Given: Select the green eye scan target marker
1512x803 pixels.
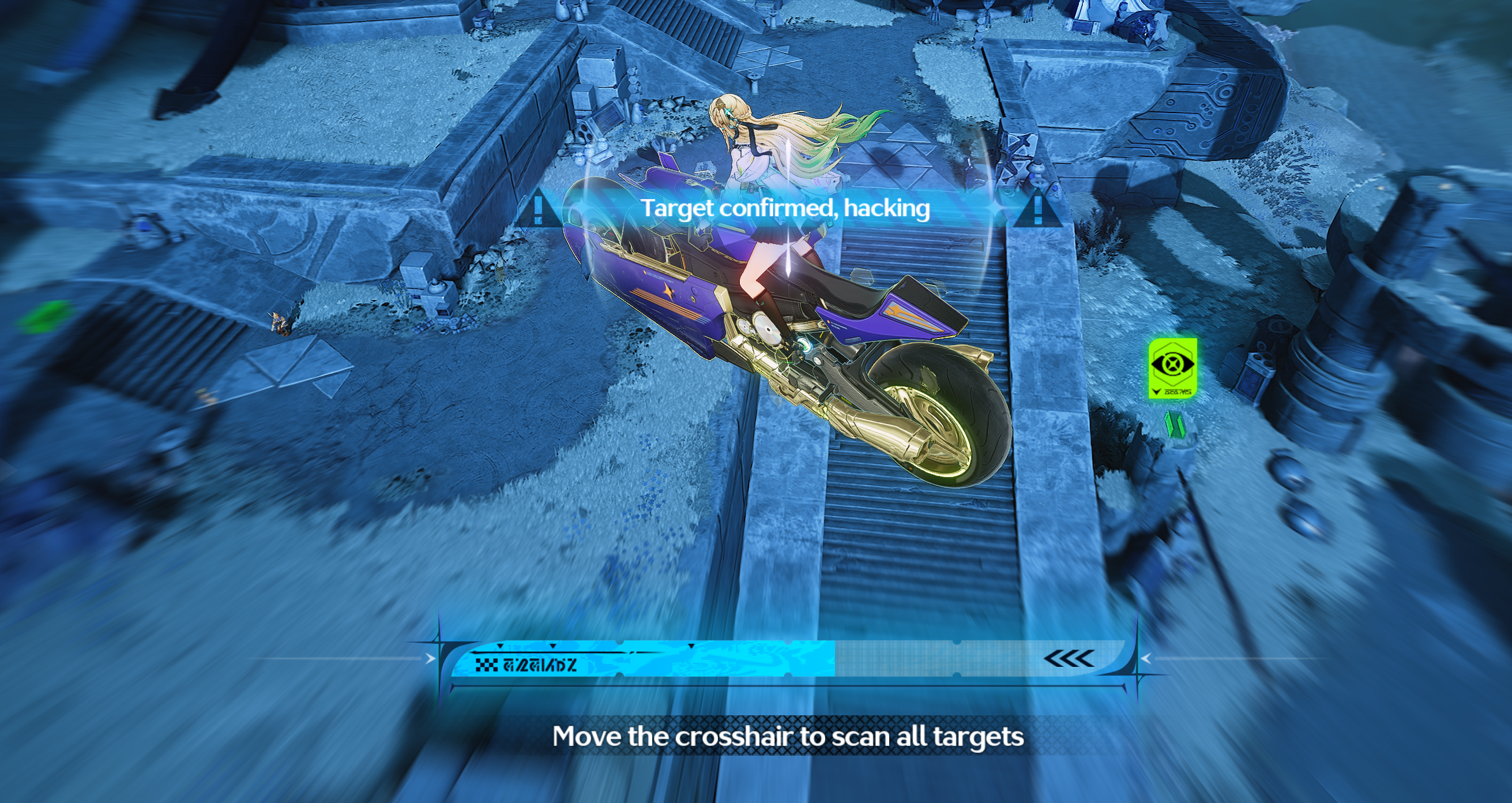Looking at the screenshot, I should [x=1172, y=367].
